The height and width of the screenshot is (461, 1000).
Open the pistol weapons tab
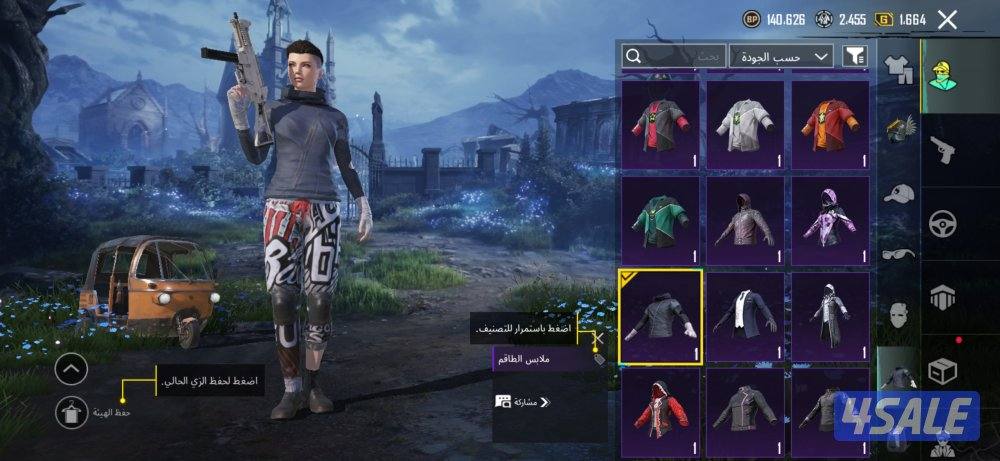pos(941,151)
